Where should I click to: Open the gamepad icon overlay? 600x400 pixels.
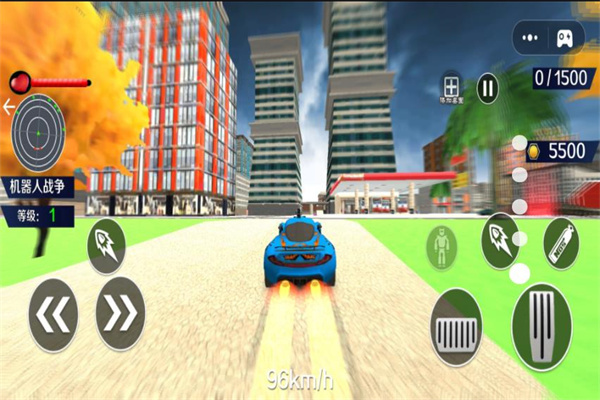click(564, 38)
